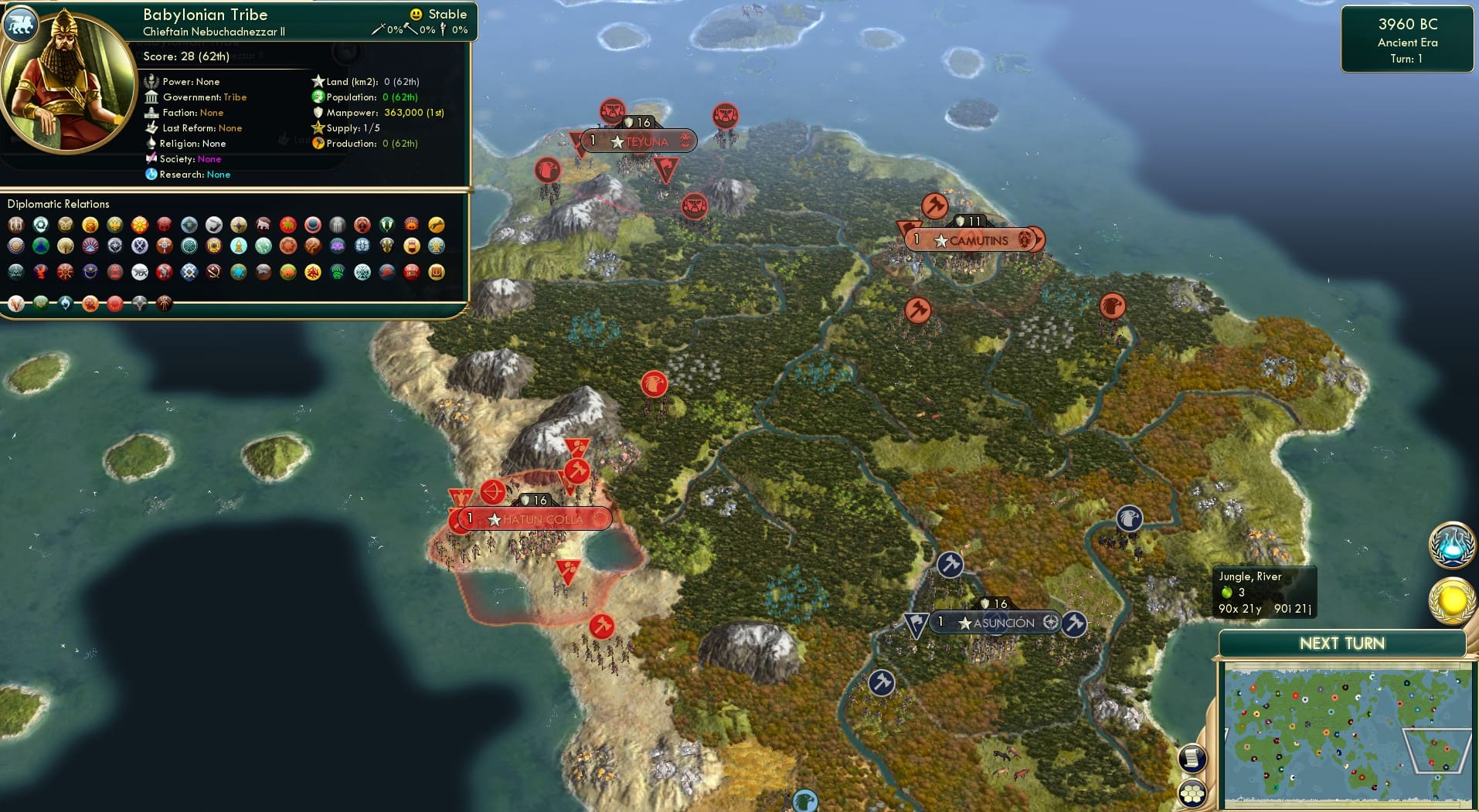
Task: Click the Manpower shield icon
Action: click(317, 112)
